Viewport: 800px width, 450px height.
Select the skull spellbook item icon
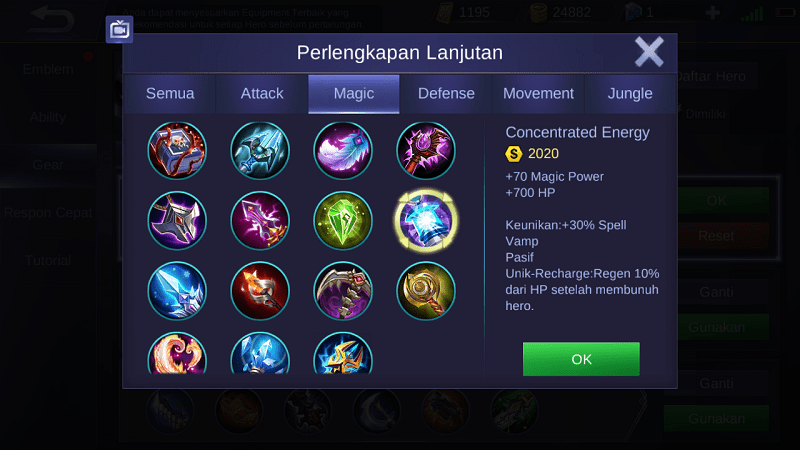click(177, 151)
